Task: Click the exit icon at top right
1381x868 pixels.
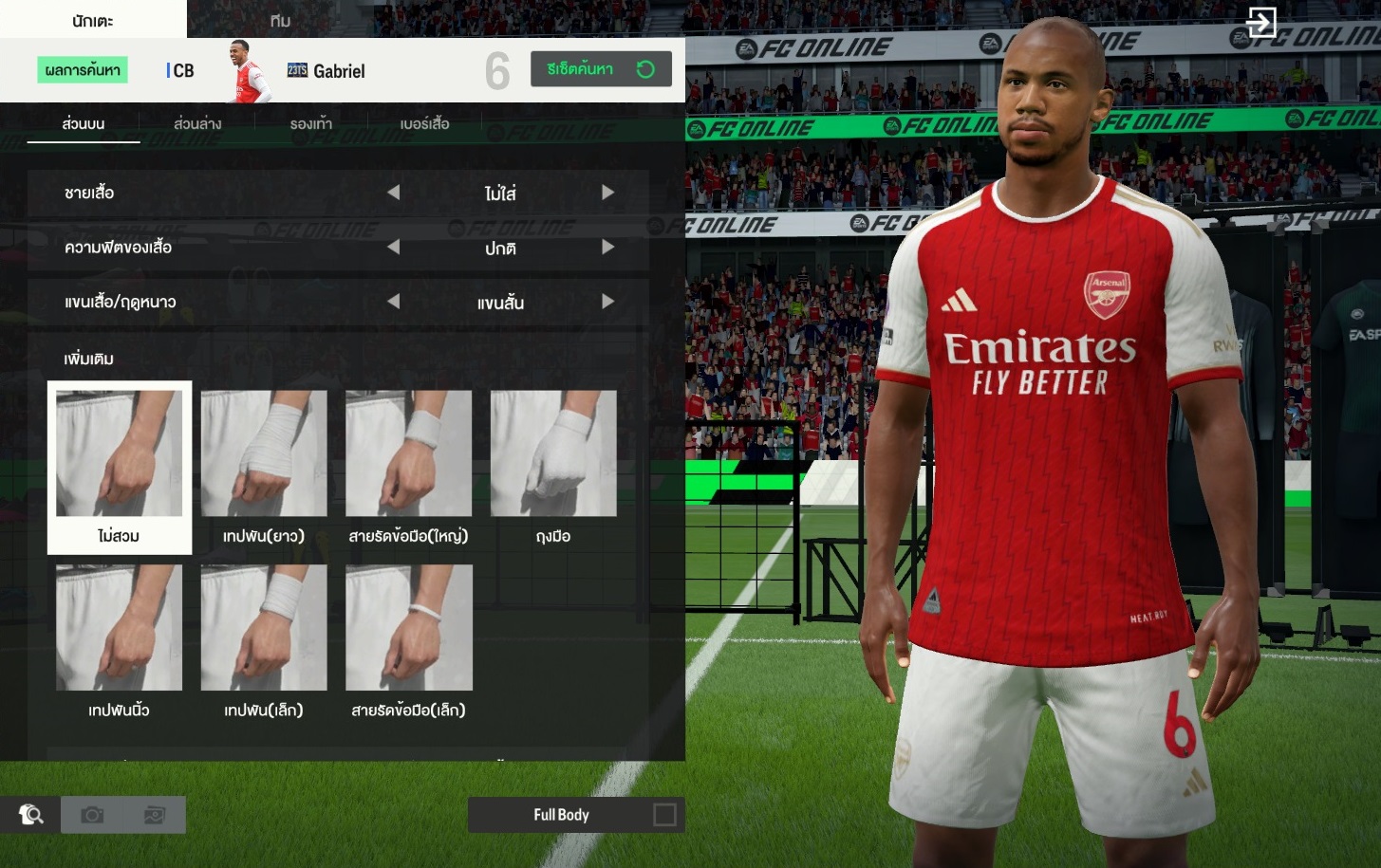Action: tap(1261, 21)
